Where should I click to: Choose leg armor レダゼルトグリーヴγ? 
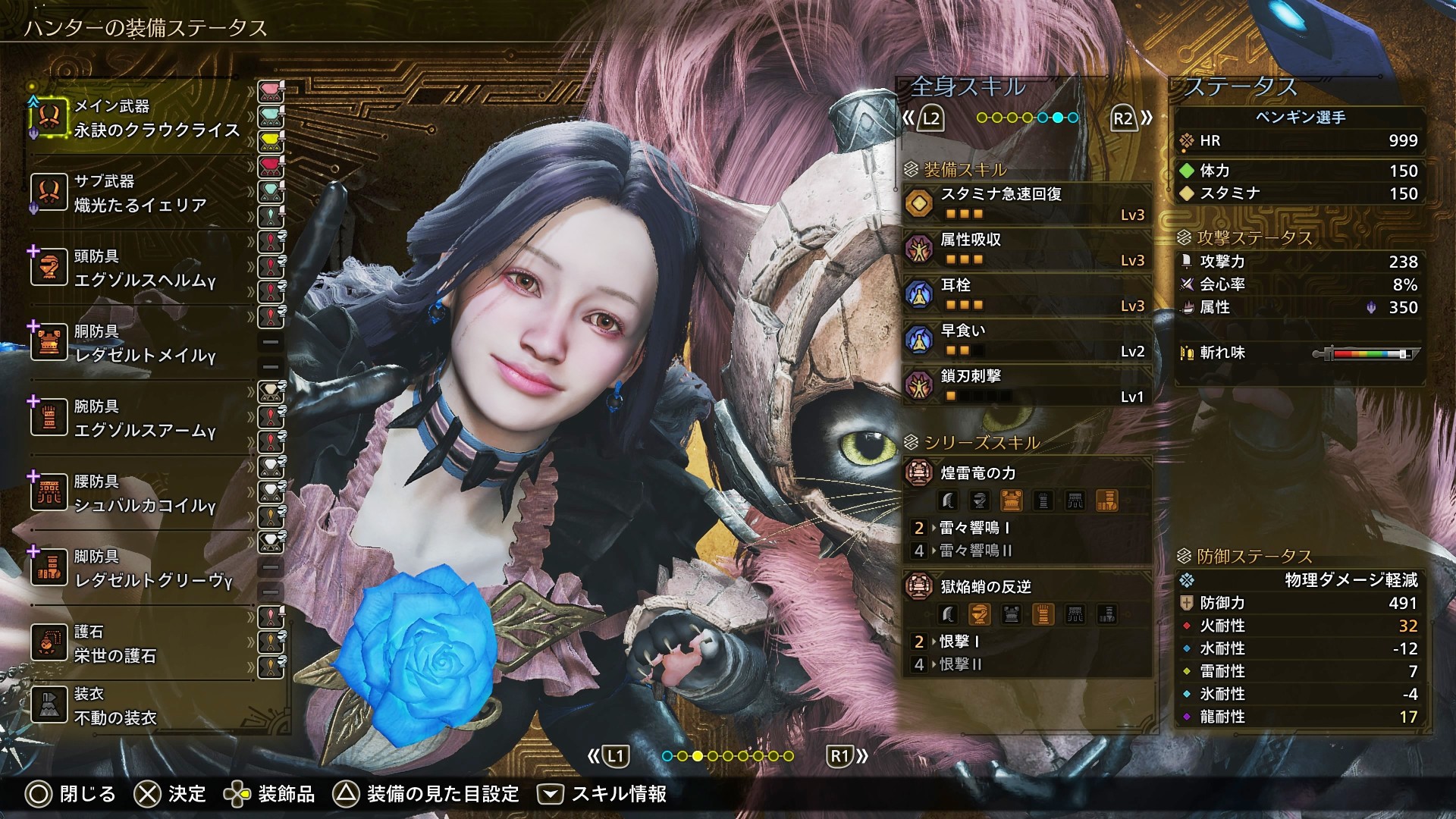click(144, 570)
